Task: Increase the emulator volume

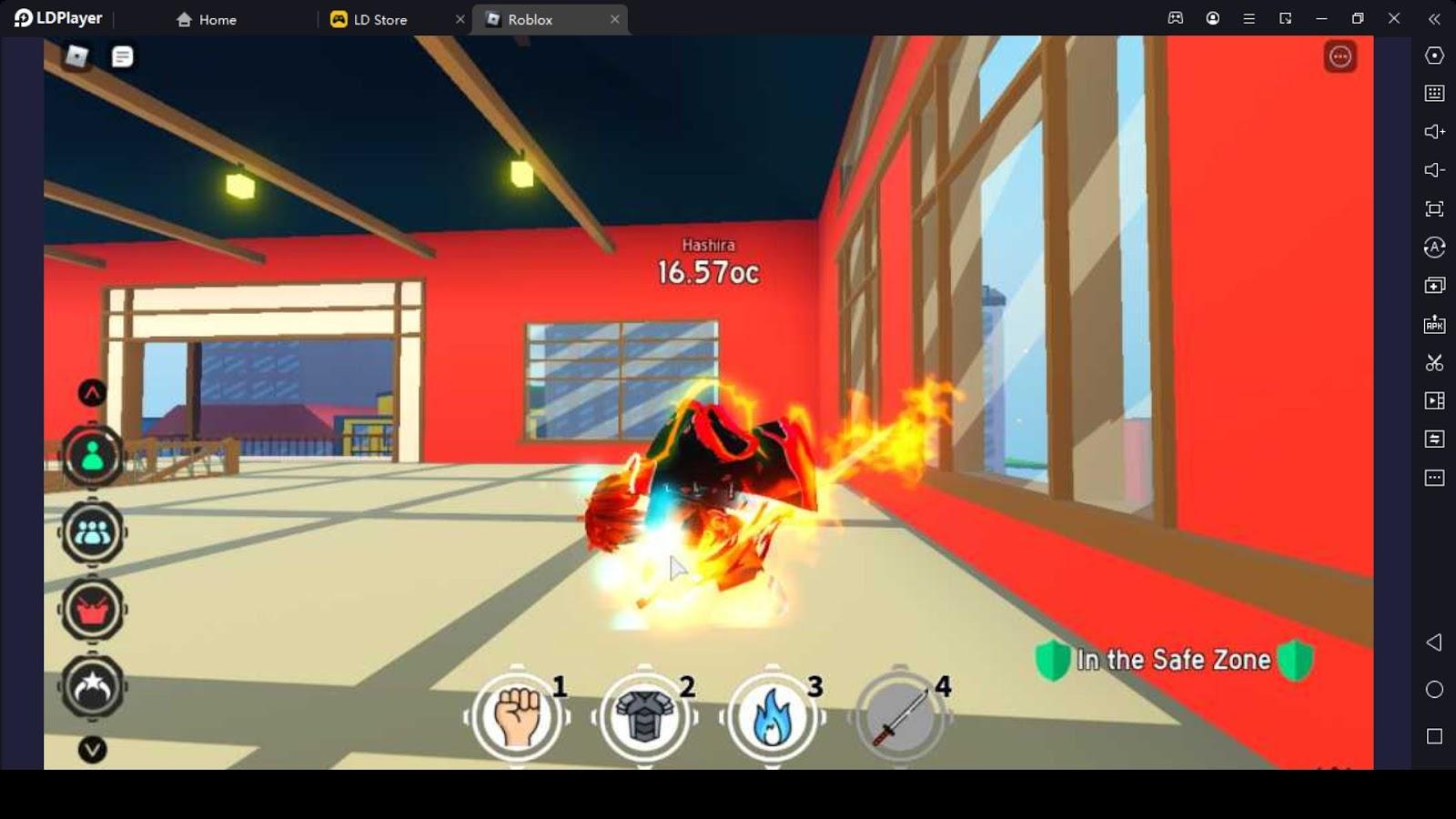Action: click(1433, 131)
